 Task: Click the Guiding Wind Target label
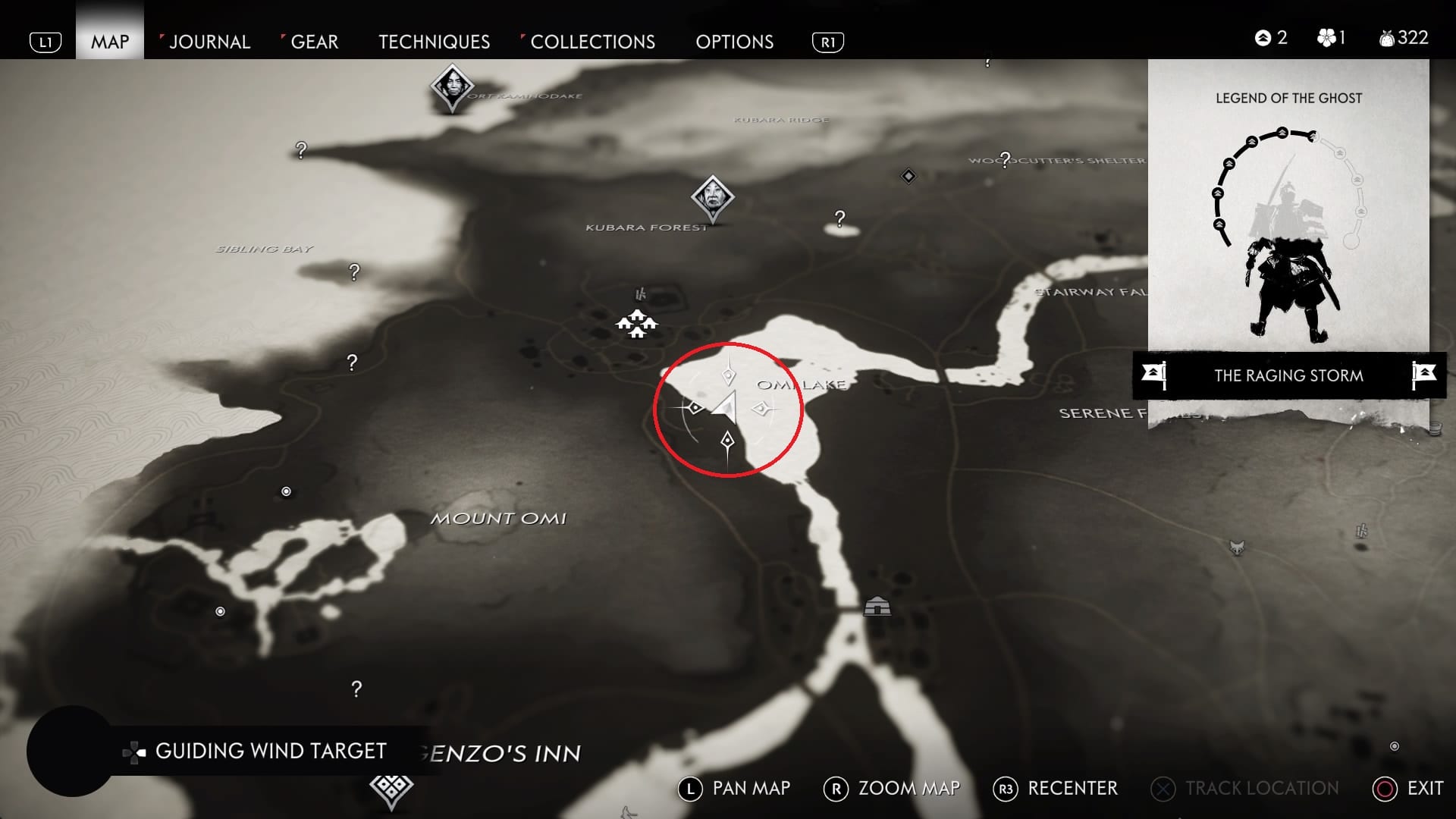[x=270, y=751]
